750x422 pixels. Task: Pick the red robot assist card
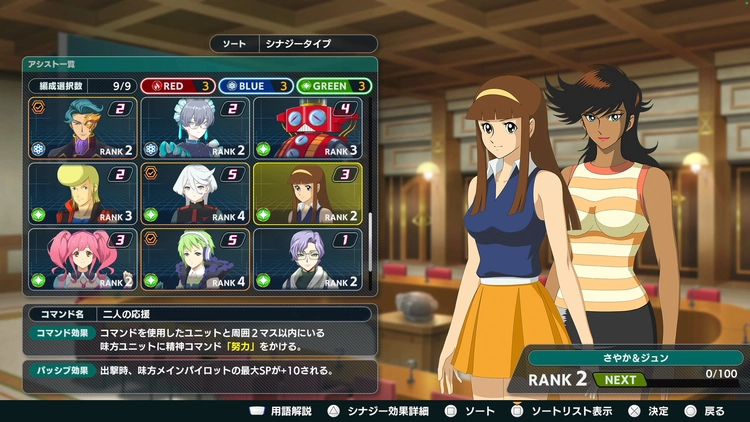(x=307, y=128)
